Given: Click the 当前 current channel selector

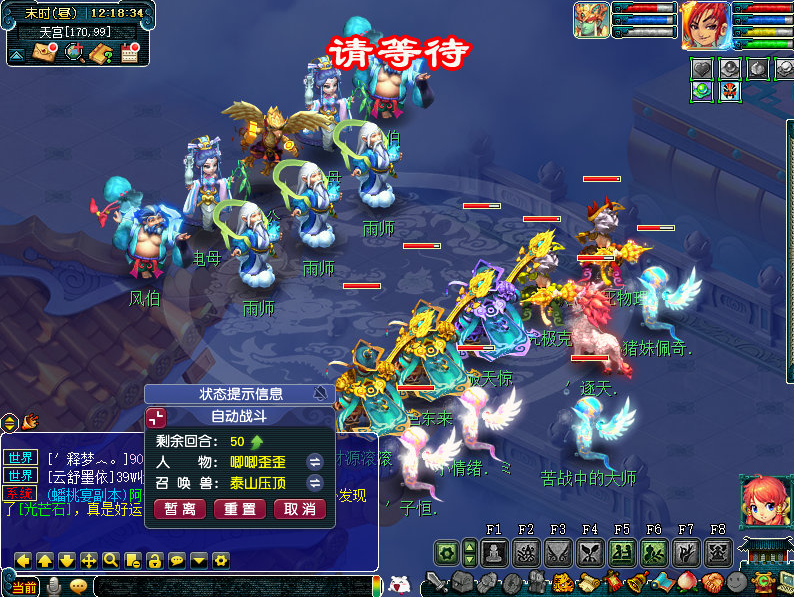Looking at the screenshot, I should 23,586.
